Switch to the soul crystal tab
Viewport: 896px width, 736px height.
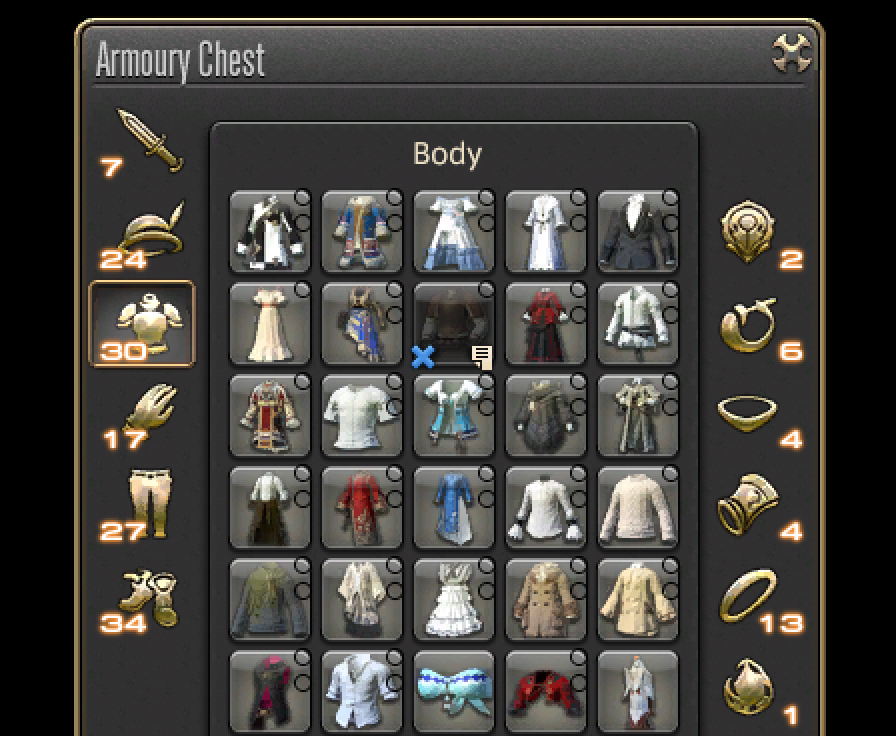(x=749, y=690)
